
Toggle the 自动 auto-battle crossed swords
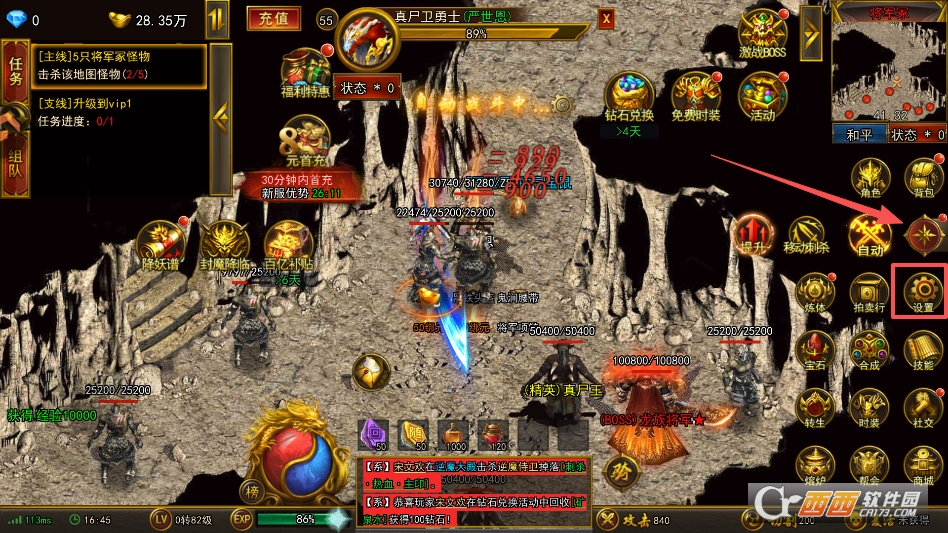tap(869, 236)
